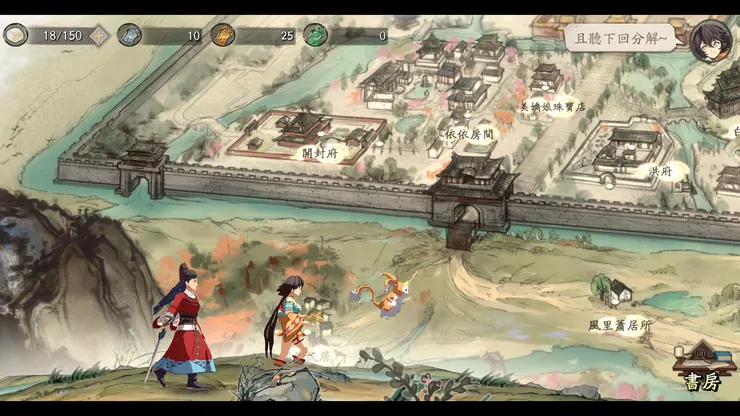Enter the 風里蕭居所 location
Viewport: 740px width, 416px height.
tap(620, 325)
